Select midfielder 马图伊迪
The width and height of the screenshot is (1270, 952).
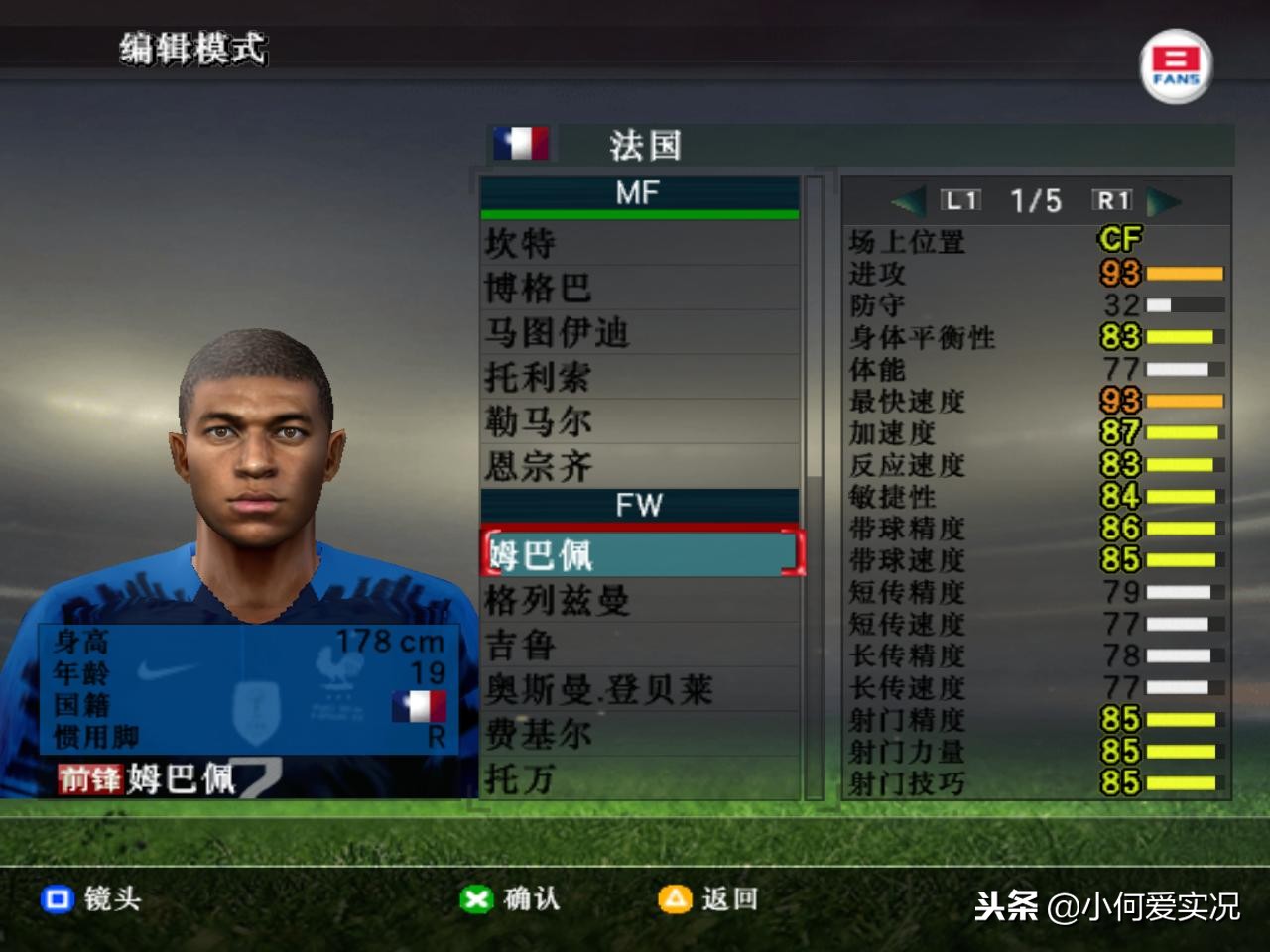[639, 332]
